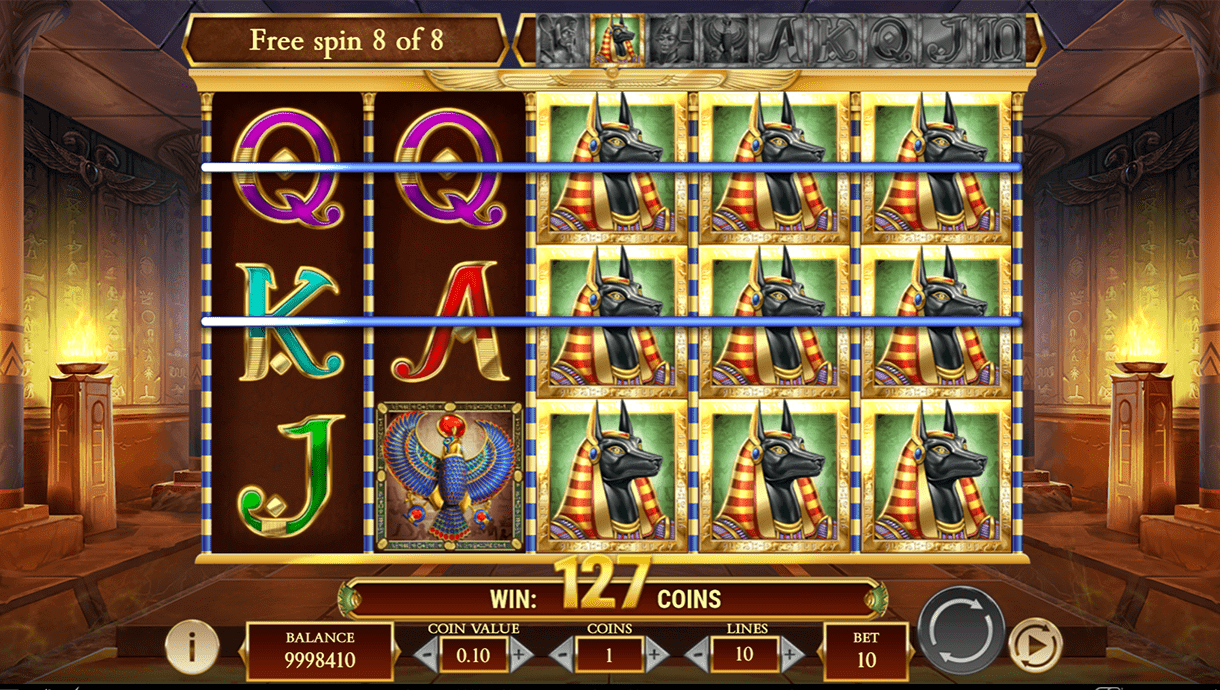Image resolution: width=1220 pixels, height=690 pixels.
Task: Add more paylines
Action: point(791,655)
